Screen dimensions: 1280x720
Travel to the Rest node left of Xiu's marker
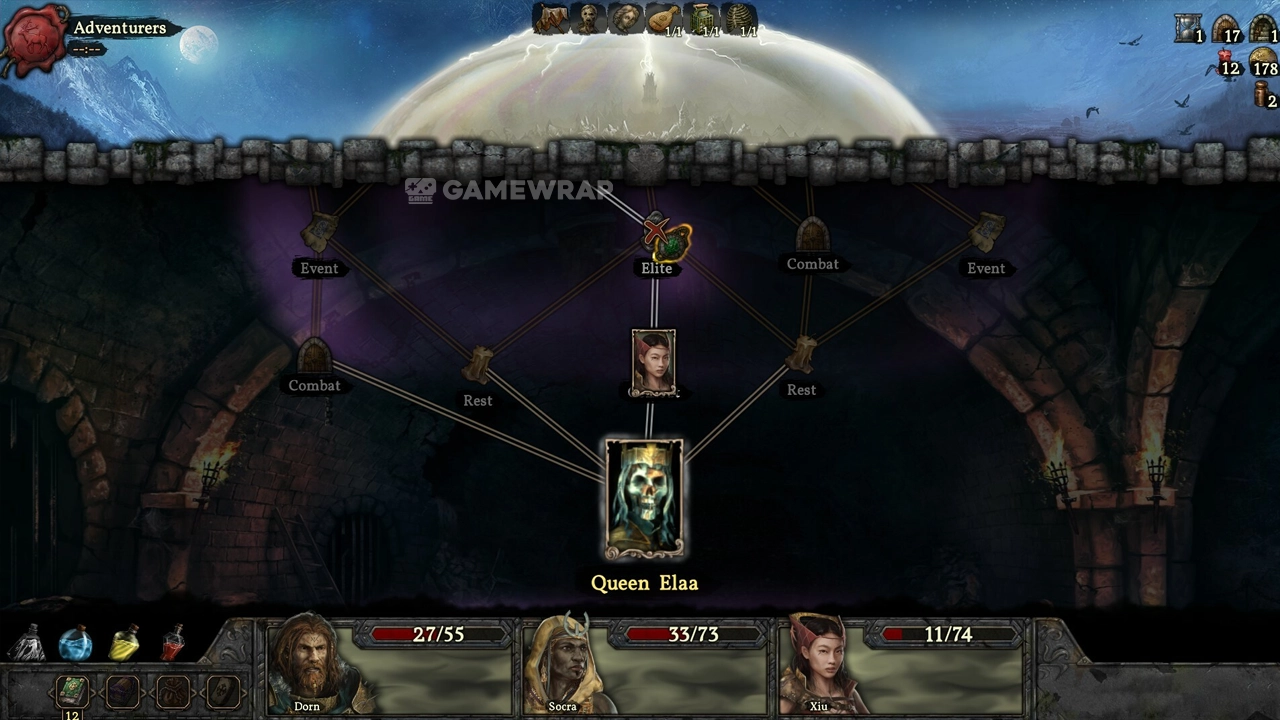coord(478,366)
